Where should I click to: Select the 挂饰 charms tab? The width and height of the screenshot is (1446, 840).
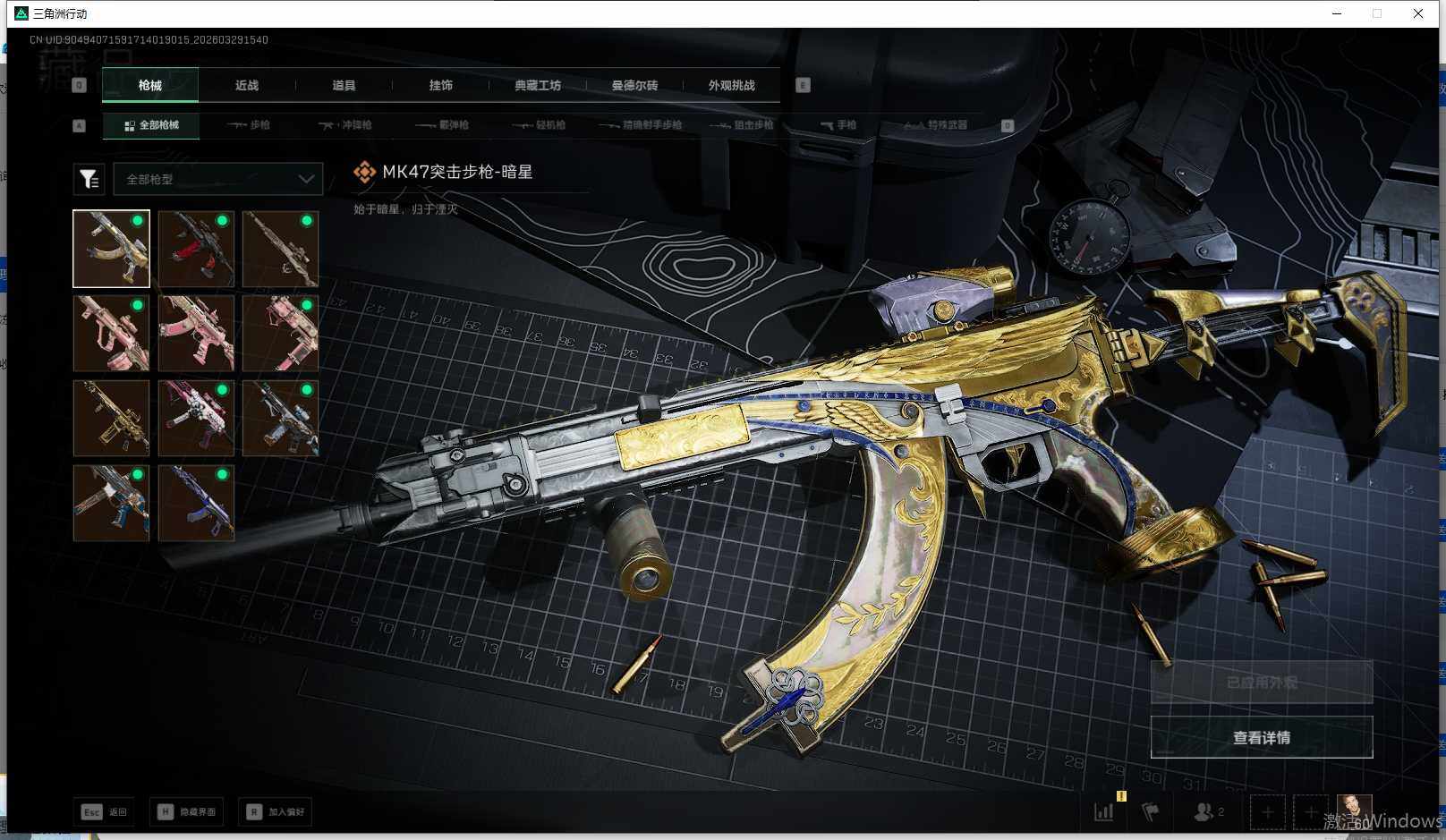[440, 86]
